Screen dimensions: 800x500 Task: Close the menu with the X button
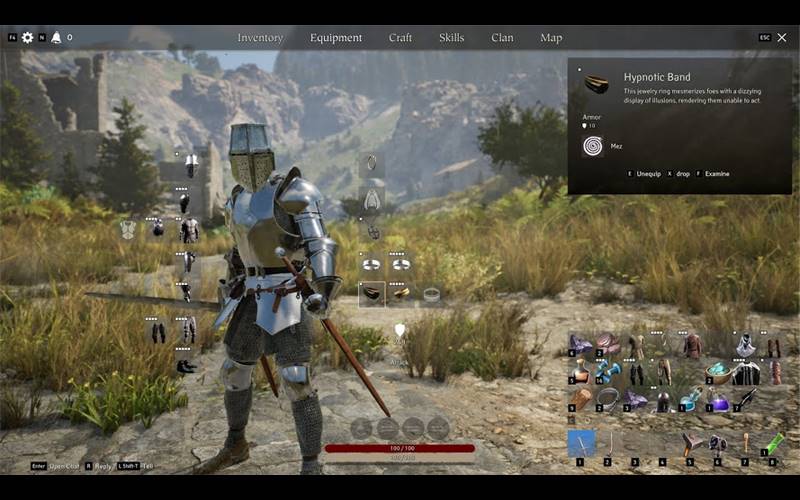pyautogui.click(x=782, y=37)
